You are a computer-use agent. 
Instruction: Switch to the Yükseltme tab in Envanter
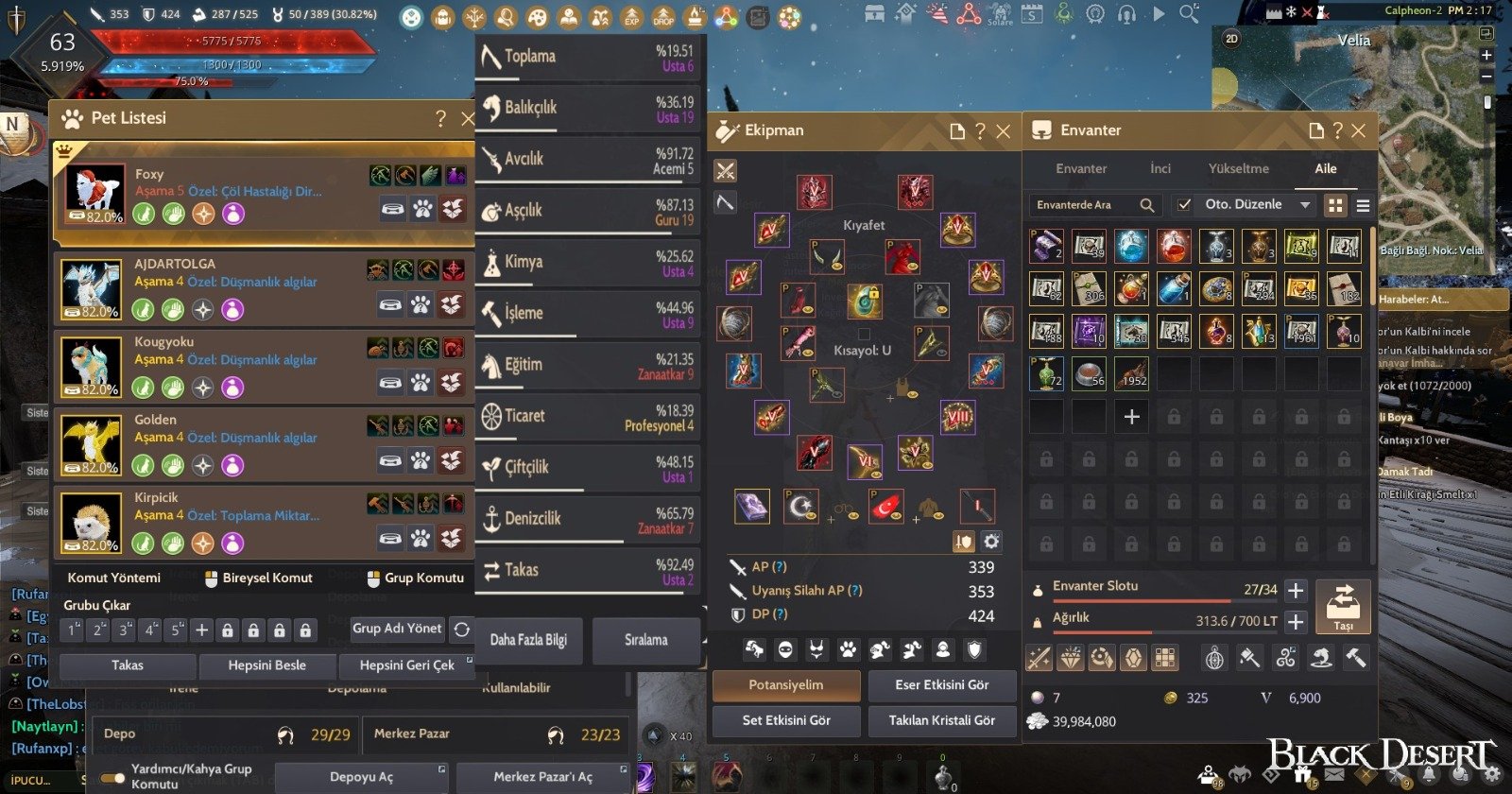[1241, 168]
